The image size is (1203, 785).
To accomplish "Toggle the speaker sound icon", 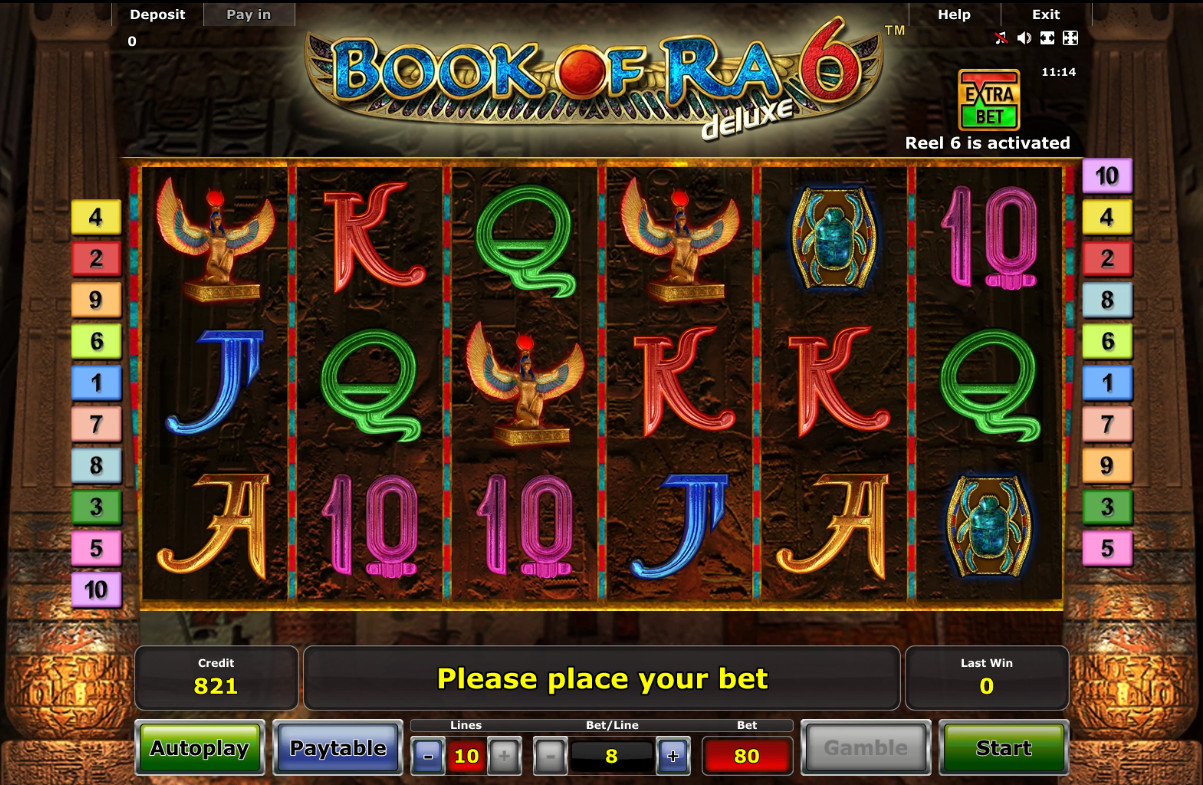I will click(x=1024, y=38).
